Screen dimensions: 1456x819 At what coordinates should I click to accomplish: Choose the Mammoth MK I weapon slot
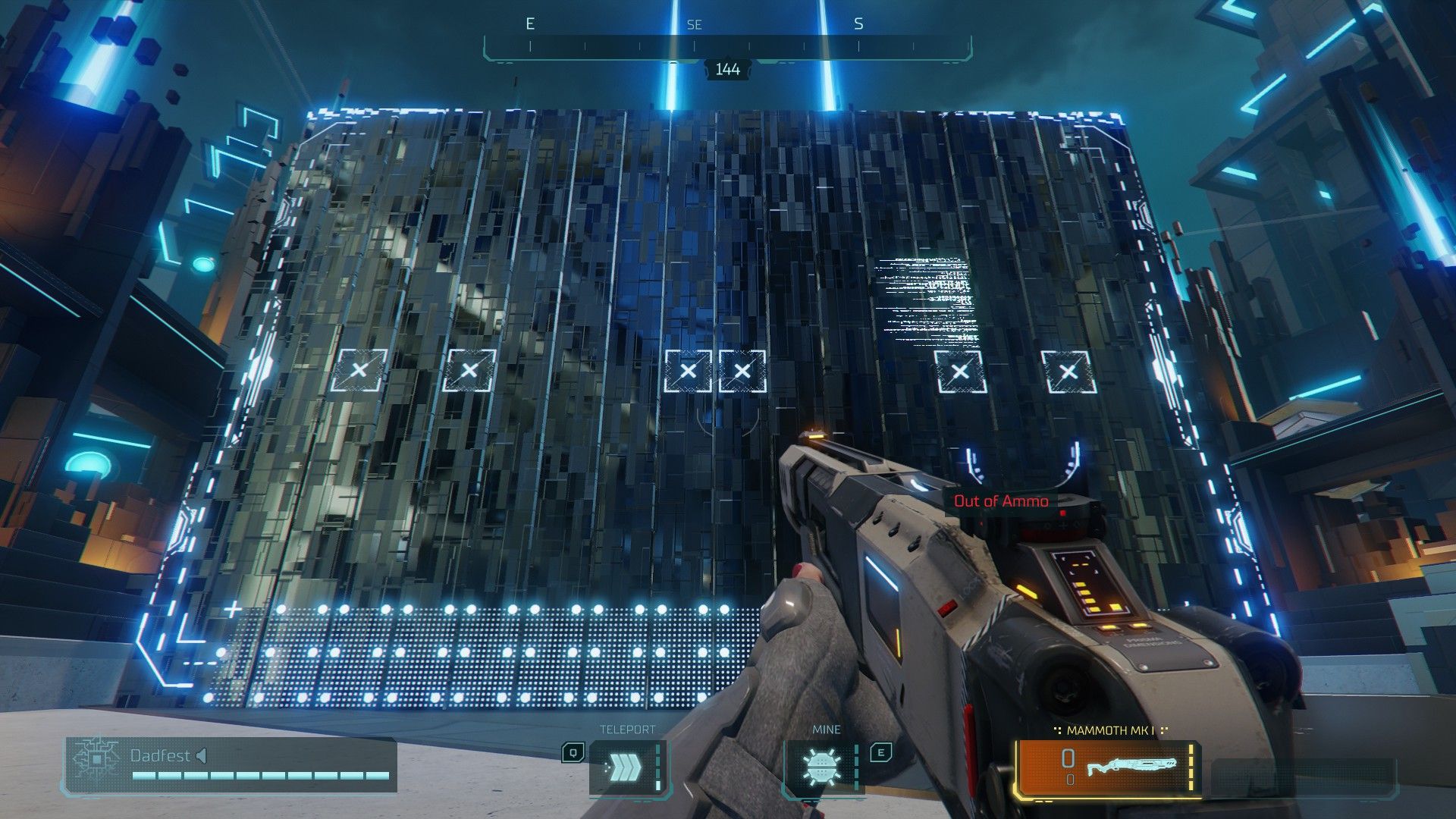pyautogui.click(x=1109, y=767)
